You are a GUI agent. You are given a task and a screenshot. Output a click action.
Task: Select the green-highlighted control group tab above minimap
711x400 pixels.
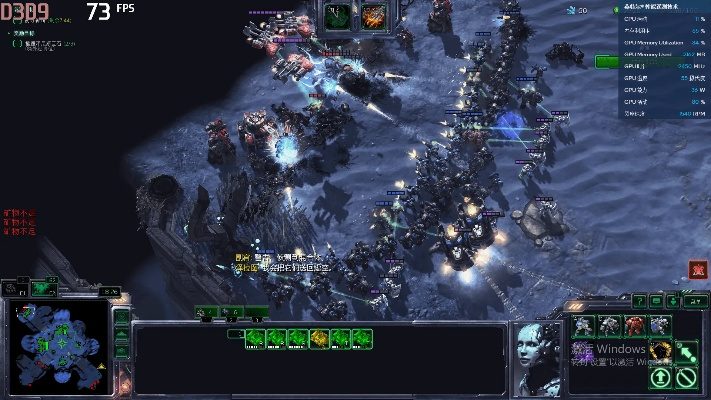[x=42, y=288]
